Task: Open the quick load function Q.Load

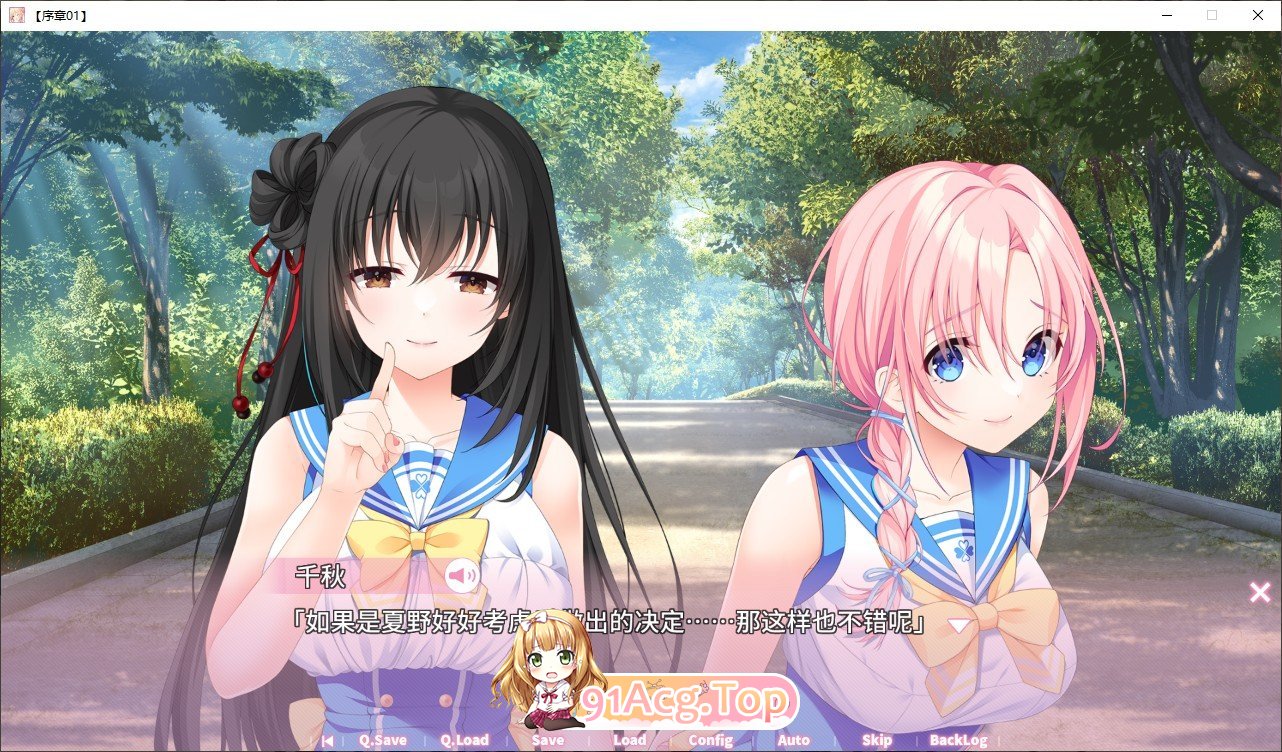Action: coord(464,740)
